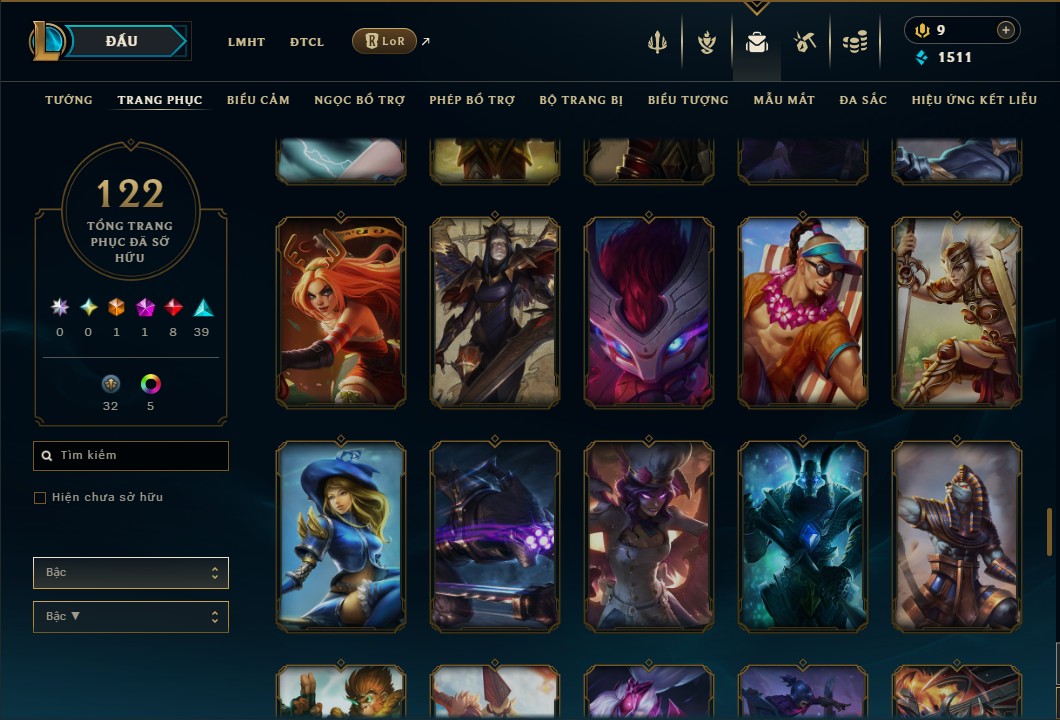Switch to the MẪU MẮT tab
This screenshot has width=1060, height=720.
coord(784,100)
